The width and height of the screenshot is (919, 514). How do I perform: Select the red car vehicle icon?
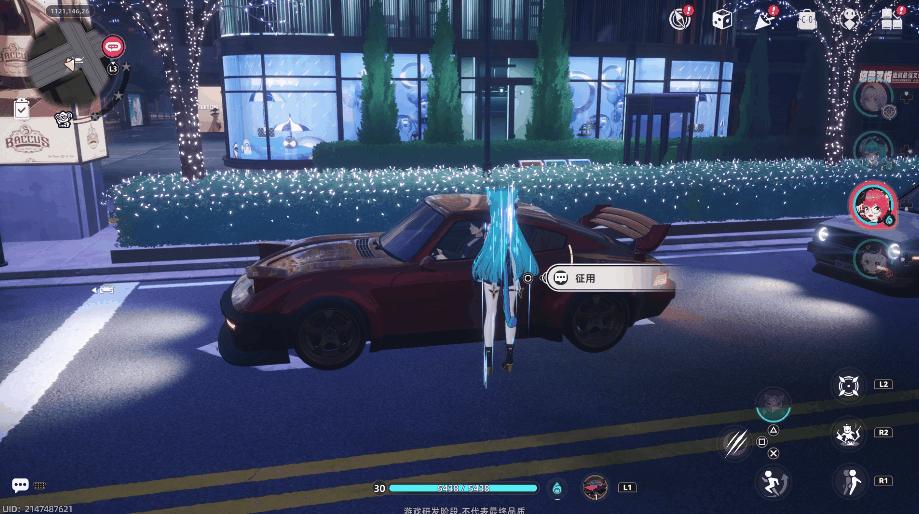pyautogui.click(x=595, y=488)
